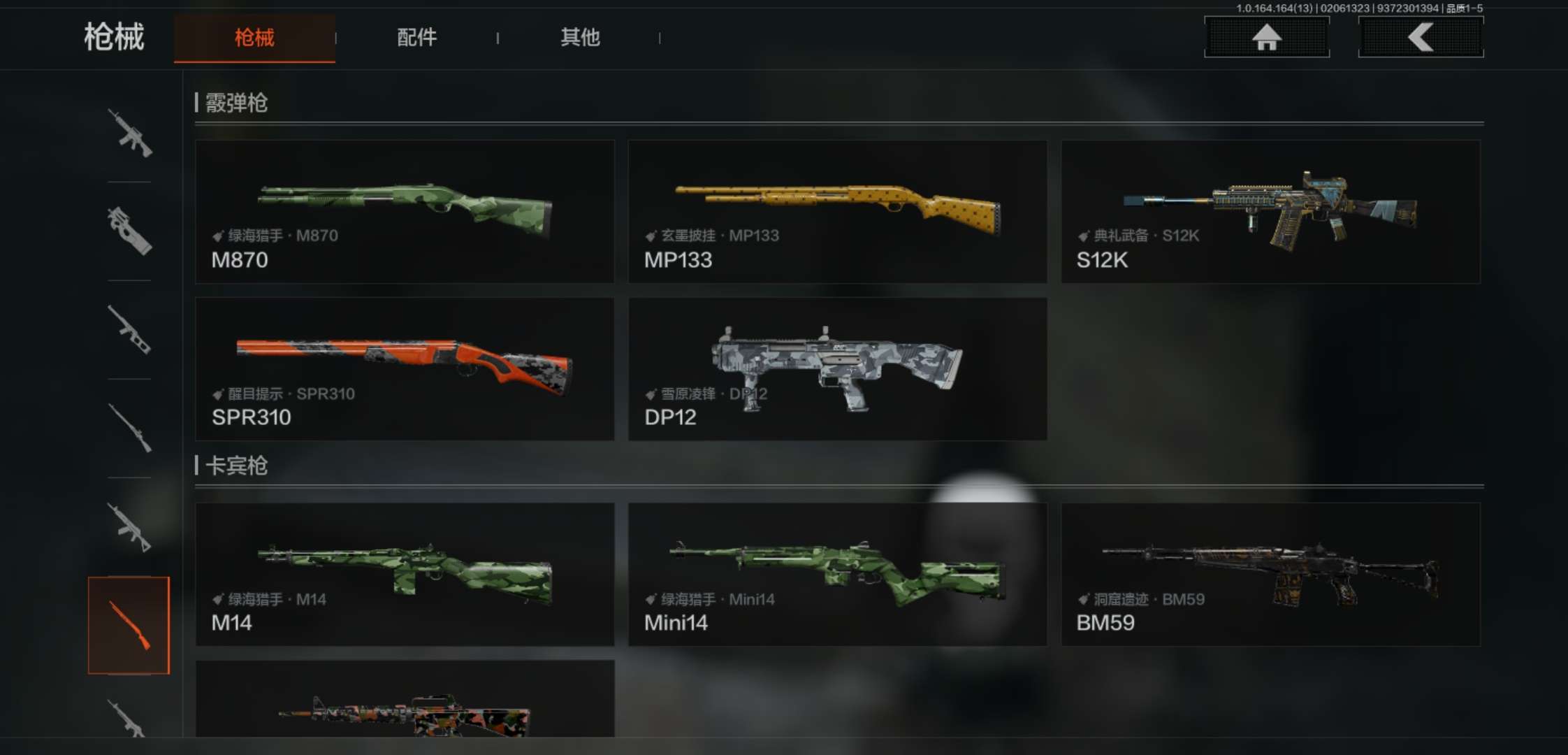Open the 其他 tab

point(580,38)
